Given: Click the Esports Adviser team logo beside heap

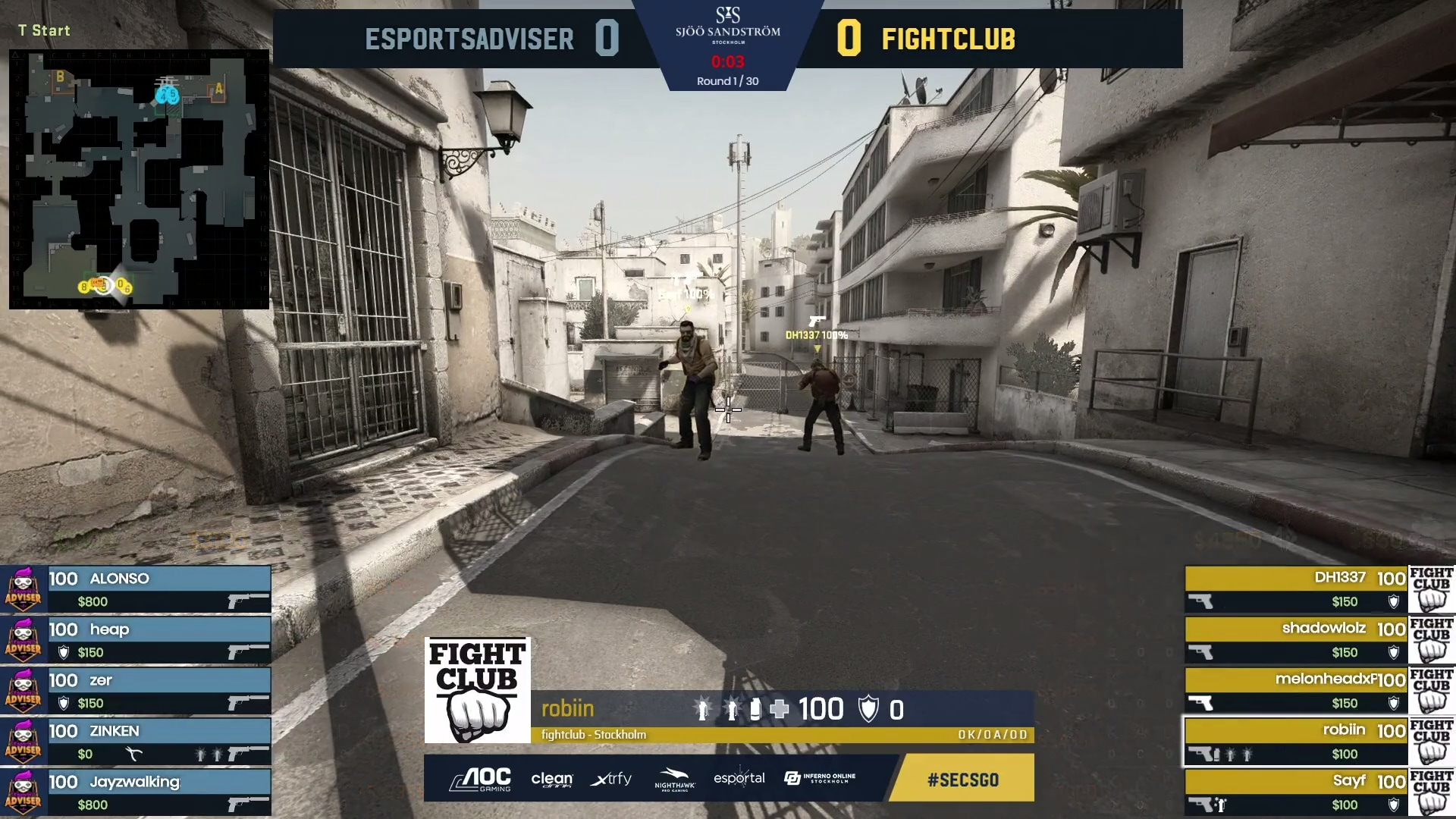Looking at the screenshot, I should [24, 642].
